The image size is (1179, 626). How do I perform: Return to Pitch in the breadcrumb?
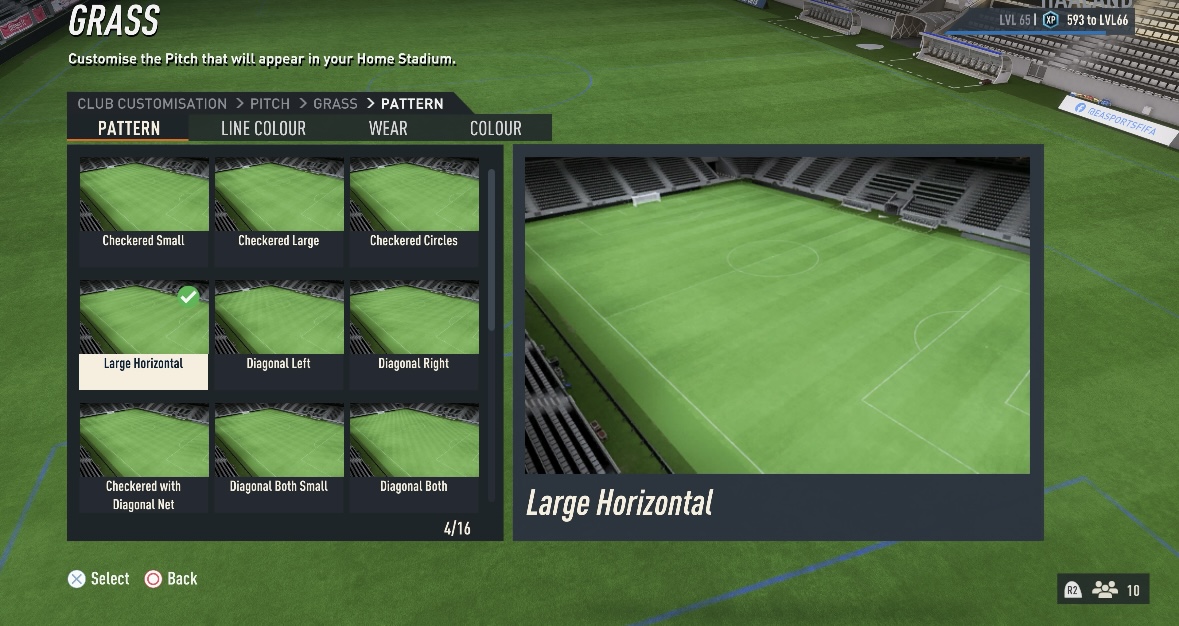click(270, 104)
